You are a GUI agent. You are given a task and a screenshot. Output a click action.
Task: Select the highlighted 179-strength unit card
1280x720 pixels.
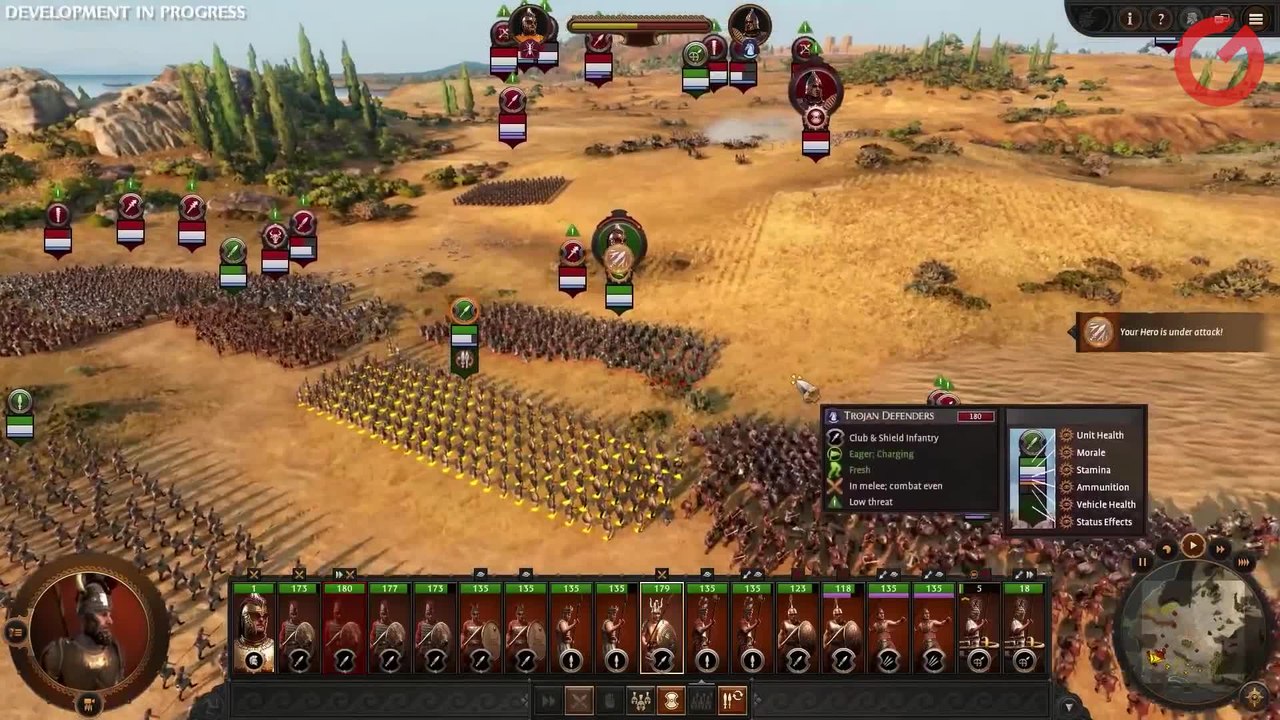tap(661, 630)
